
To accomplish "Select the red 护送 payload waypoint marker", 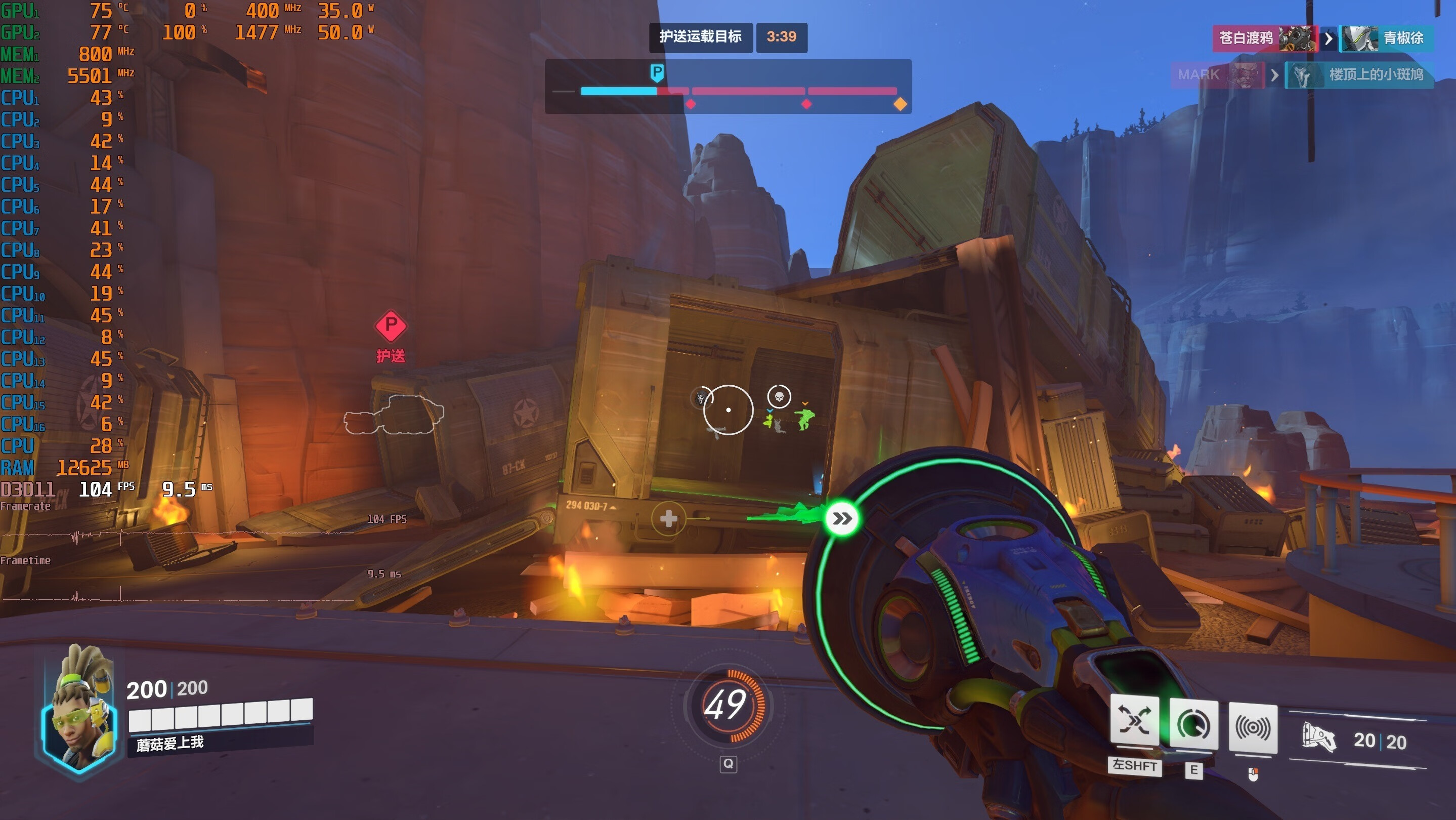I will (391, 326).
